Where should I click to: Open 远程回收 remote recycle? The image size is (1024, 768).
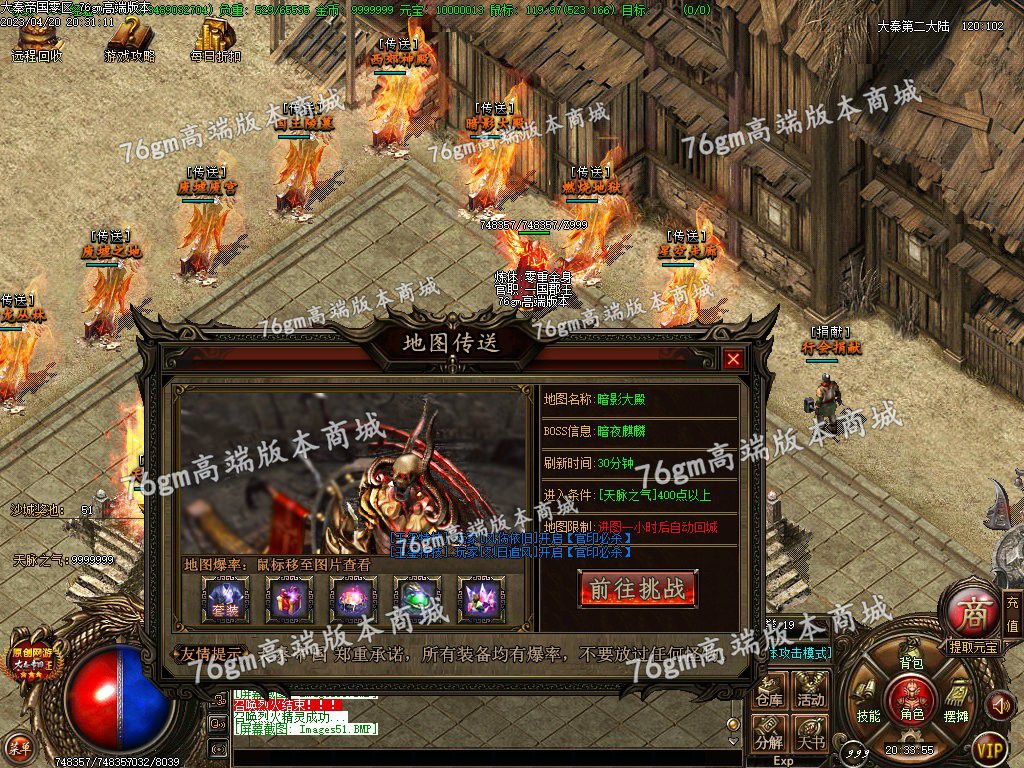[x=36, y=40]
